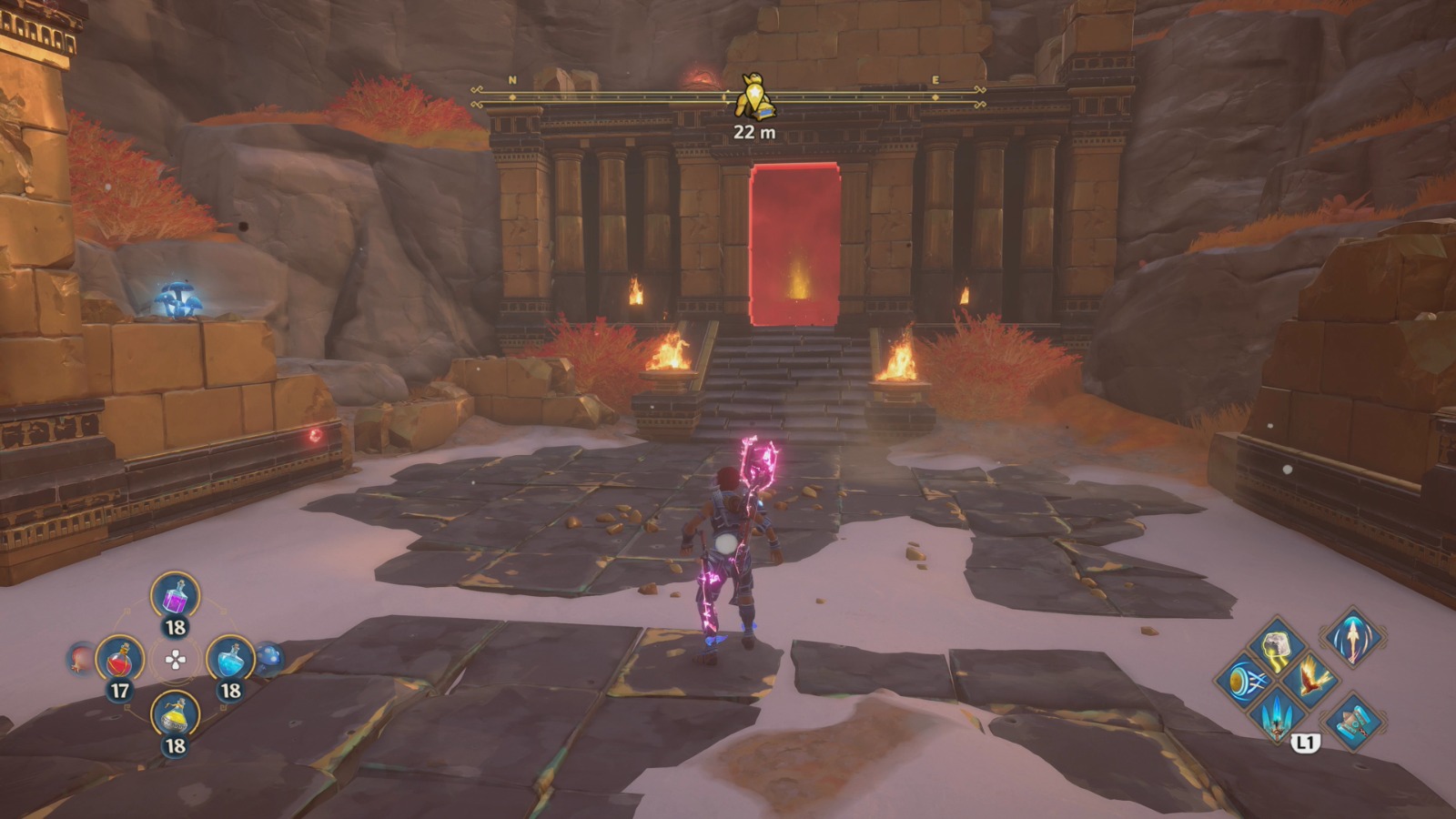The image size is (1456, 819).
Task: Click the pomegranate icon left of health potion
Action: point(80,661)
